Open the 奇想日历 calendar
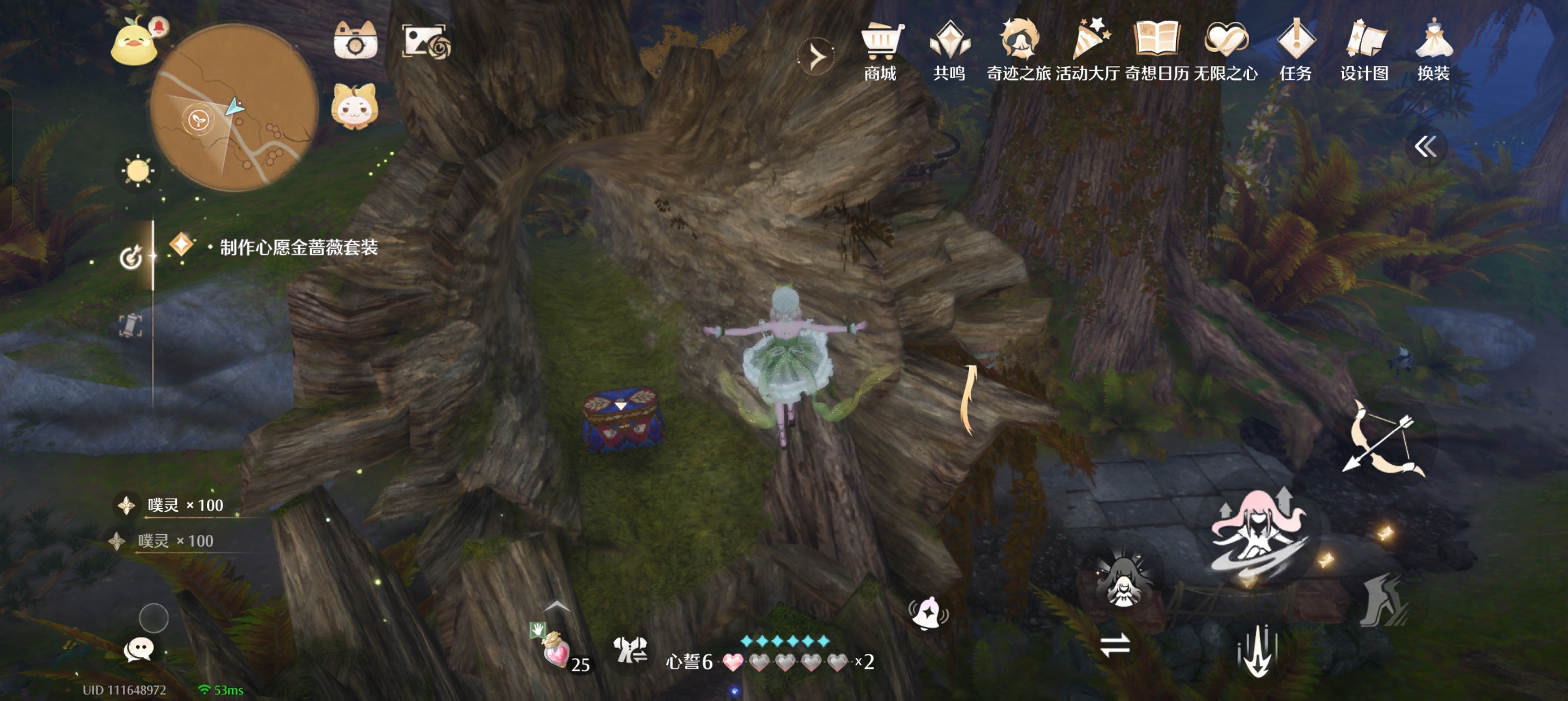The width and height of the screenshot is (1568, 701). [x=1157, y=50]
